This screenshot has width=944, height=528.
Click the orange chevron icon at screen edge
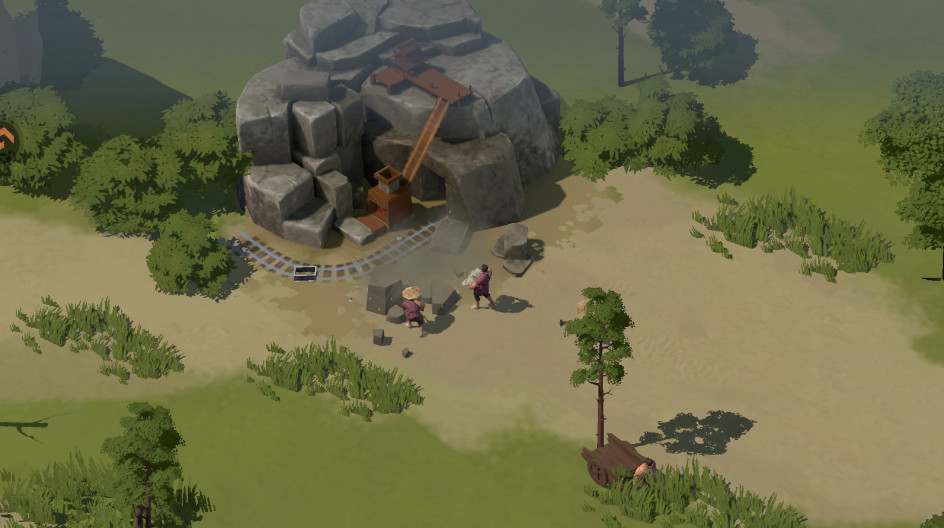5,139
